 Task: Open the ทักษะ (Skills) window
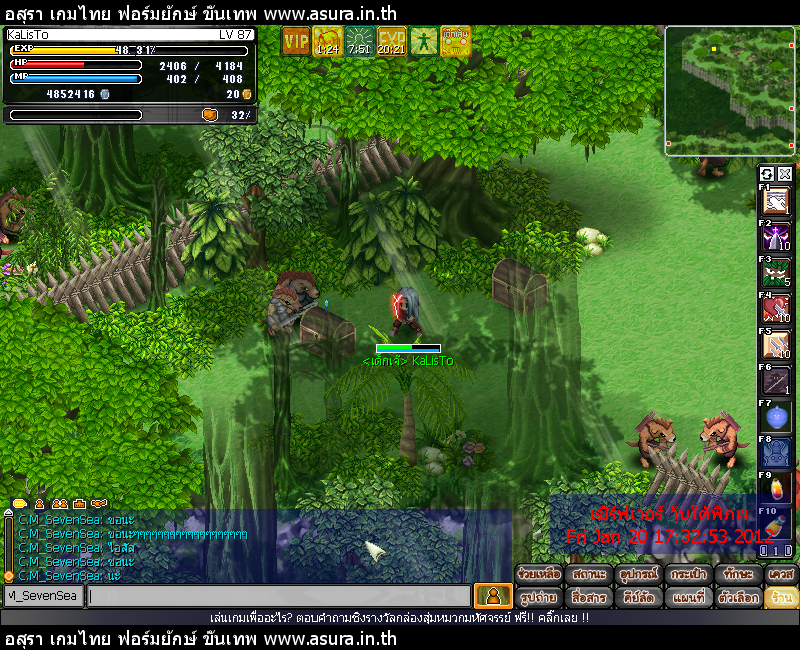(x=737, y=575)
